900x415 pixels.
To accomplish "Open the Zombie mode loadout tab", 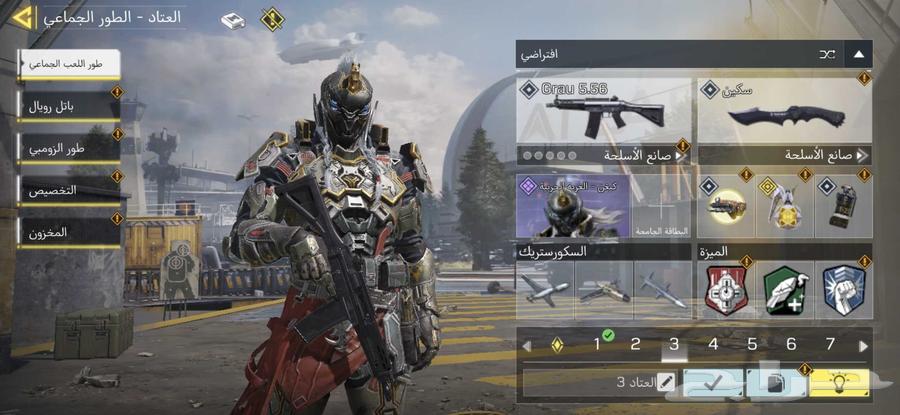I will pyautogui.click(x=68, y=148).
